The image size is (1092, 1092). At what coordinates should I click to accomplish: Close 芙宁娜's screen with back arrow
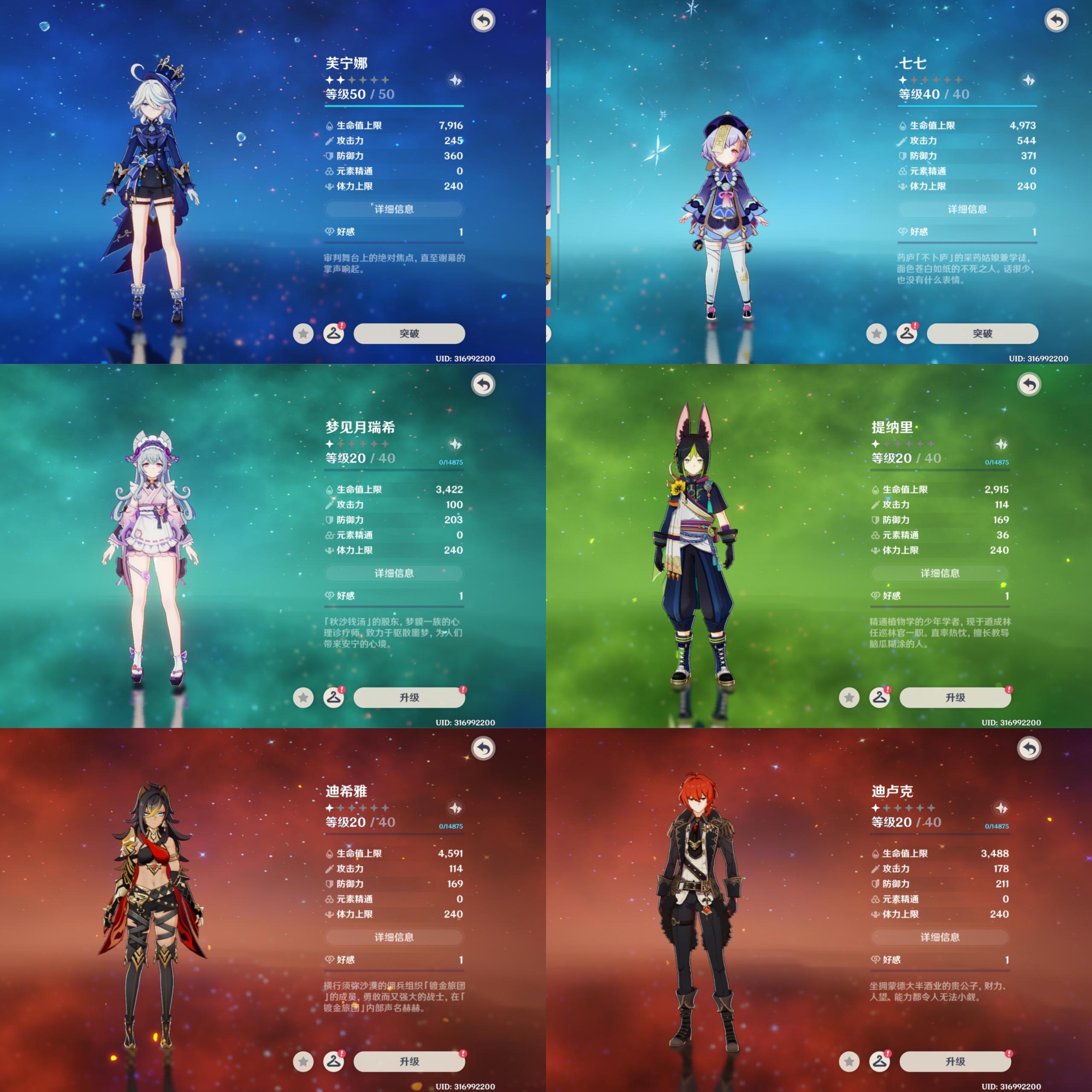483,21
